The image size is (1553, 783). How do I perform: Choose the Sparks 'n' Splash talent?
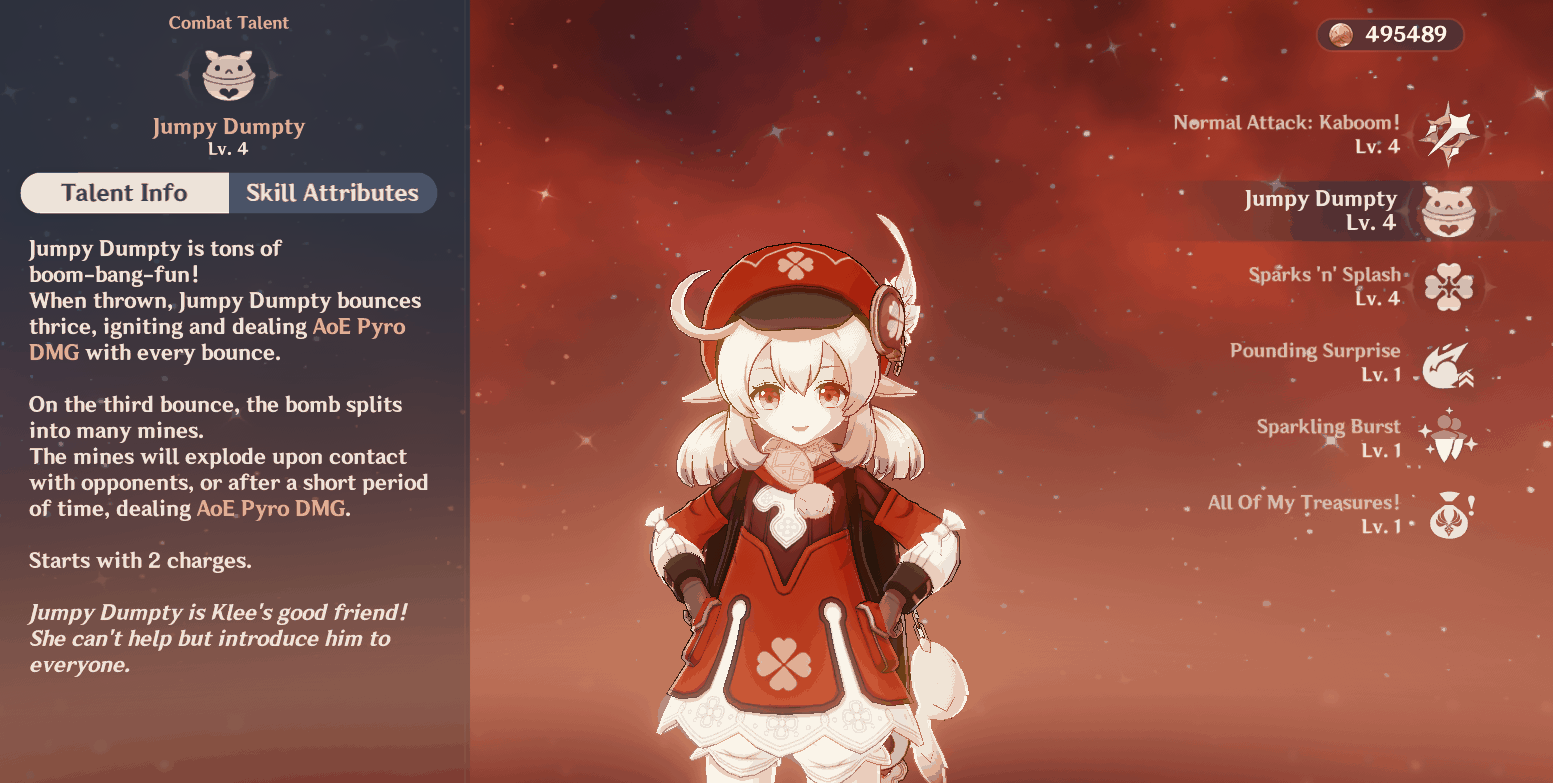(1444, 287)
